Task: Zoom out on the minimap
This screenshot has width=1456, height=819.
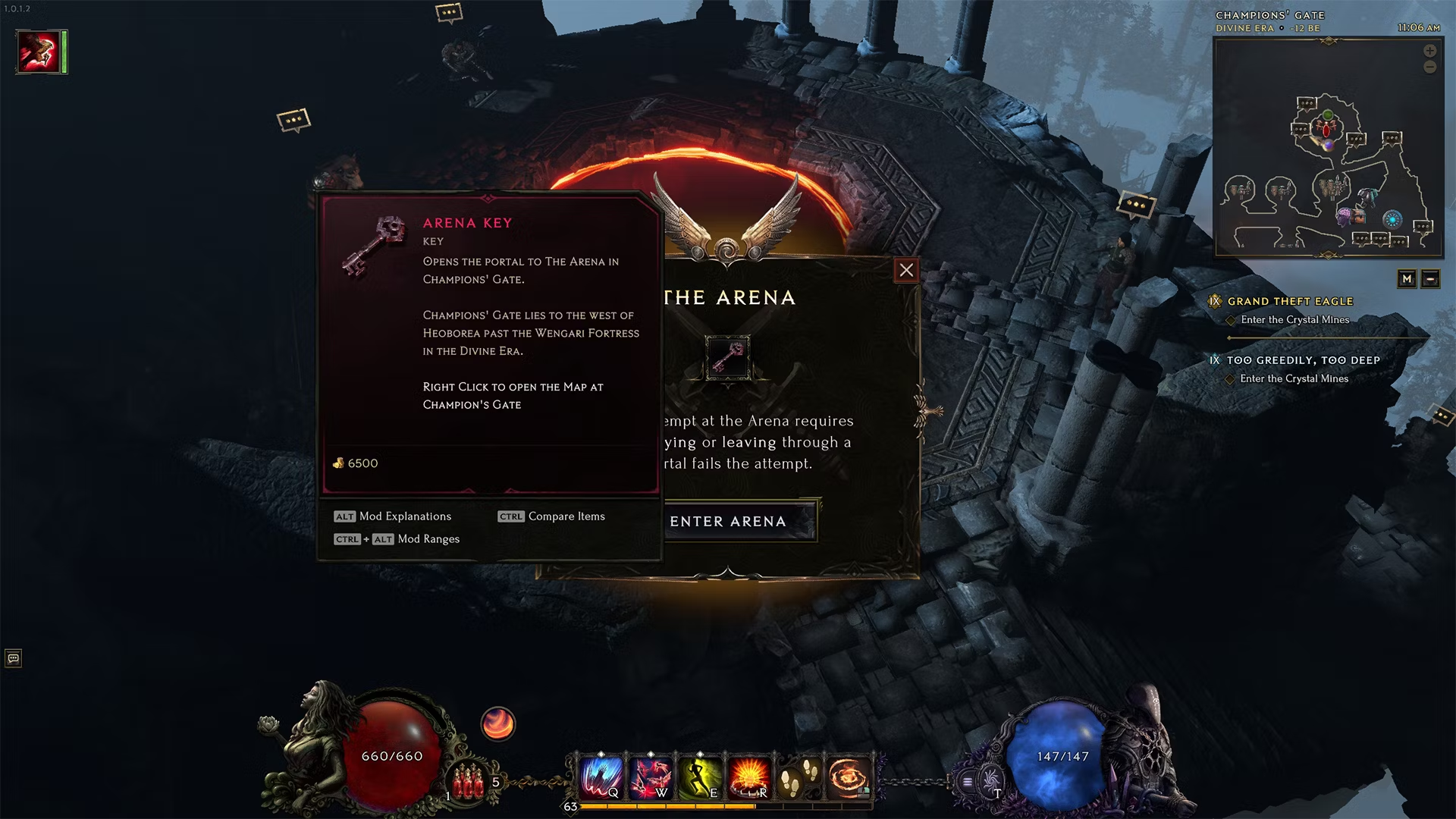Action: point(1429,67)
